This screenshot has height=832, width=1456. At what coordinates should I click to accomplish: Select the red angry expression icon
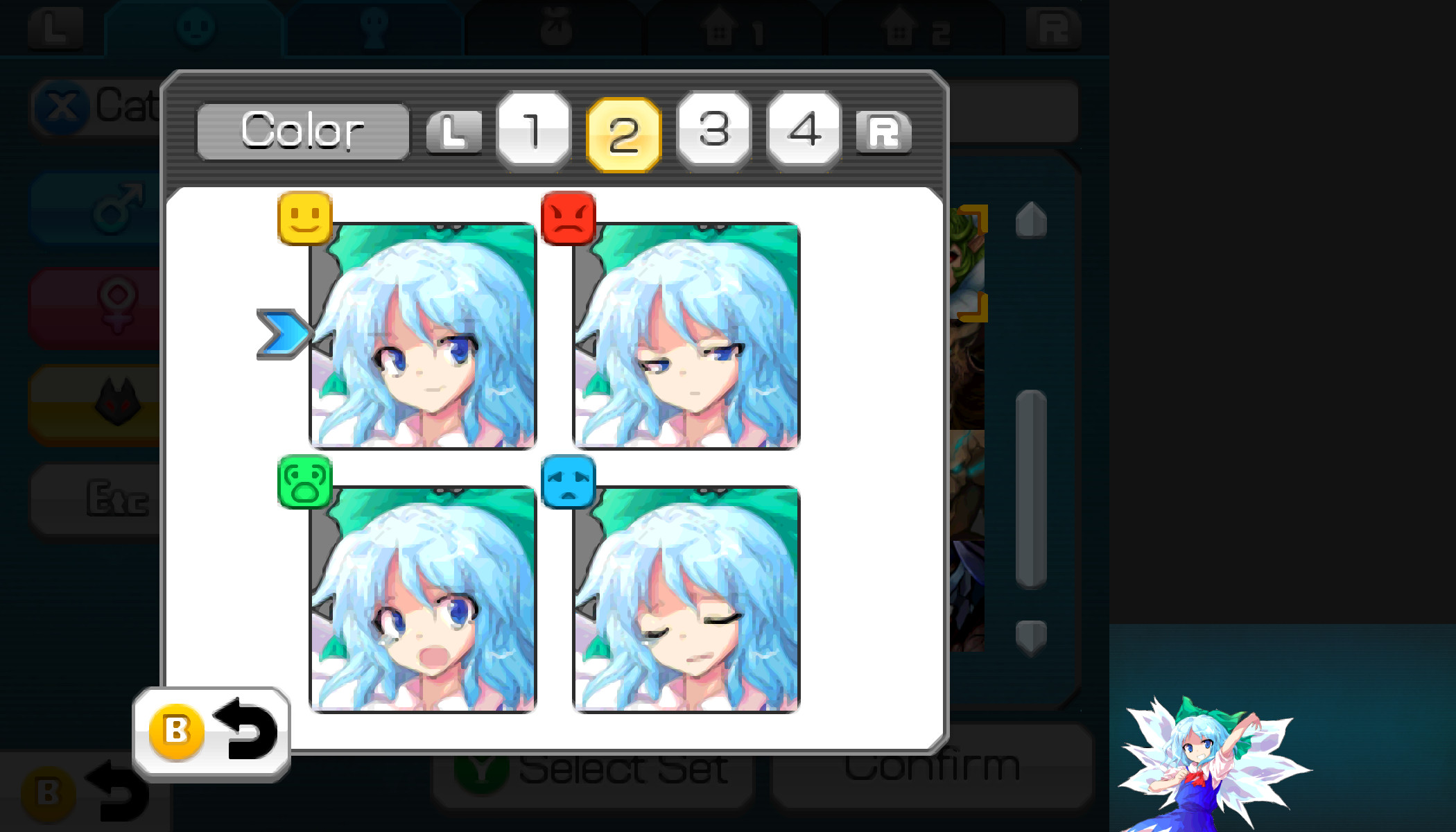(x=569, y=218)
